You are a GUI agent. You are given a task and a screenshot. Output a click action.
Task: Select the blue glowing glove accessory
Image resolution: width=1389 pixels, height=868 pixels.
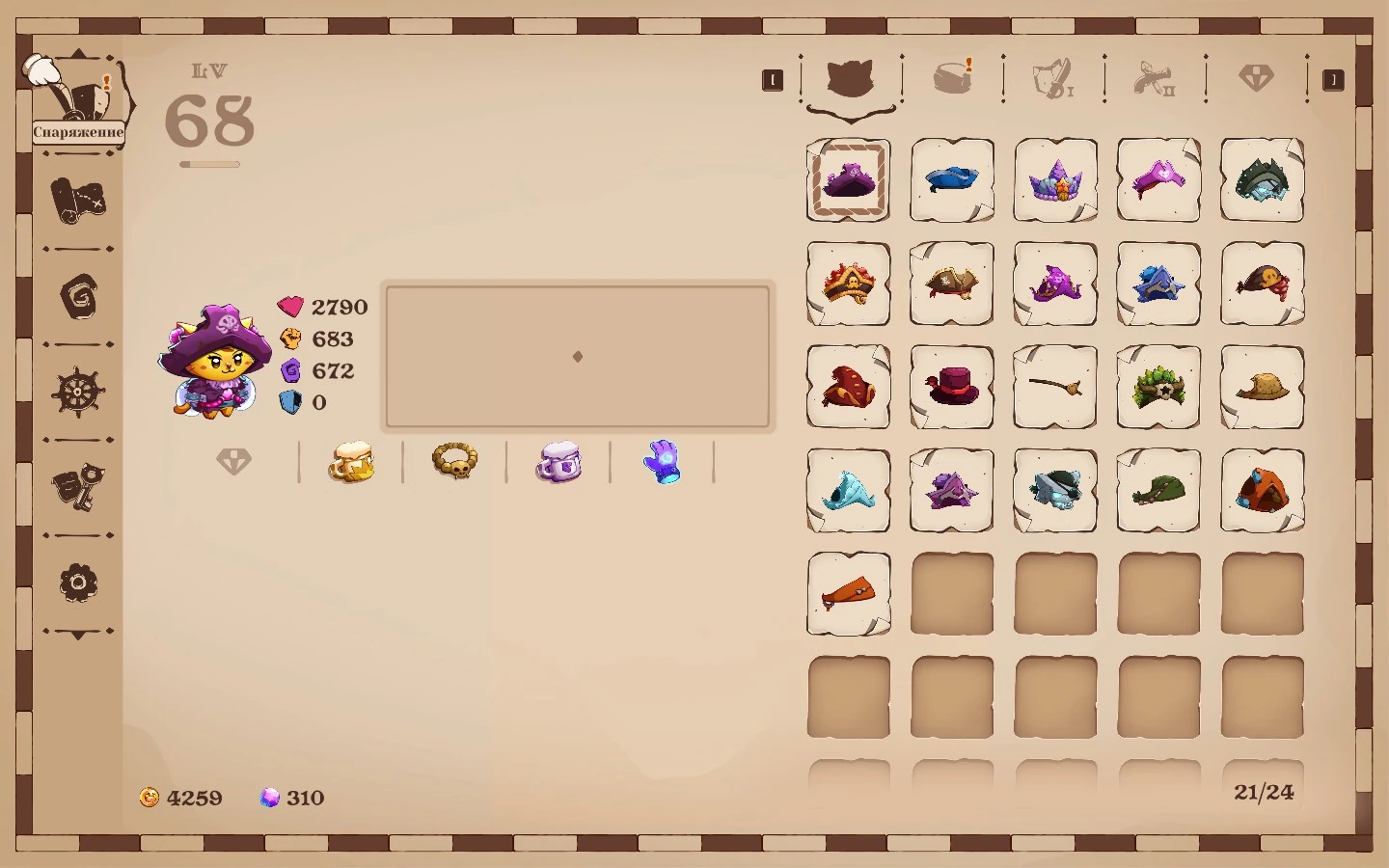663,461
